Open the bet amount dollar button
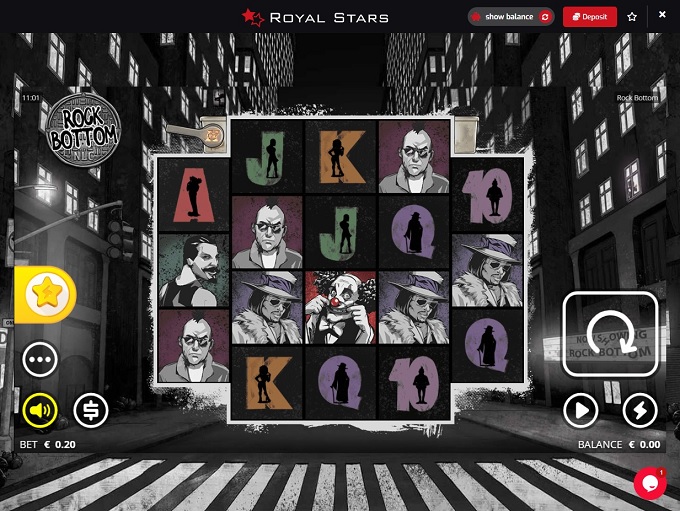Viewport: 680px width, 511px height. click(x=91, y=409)
